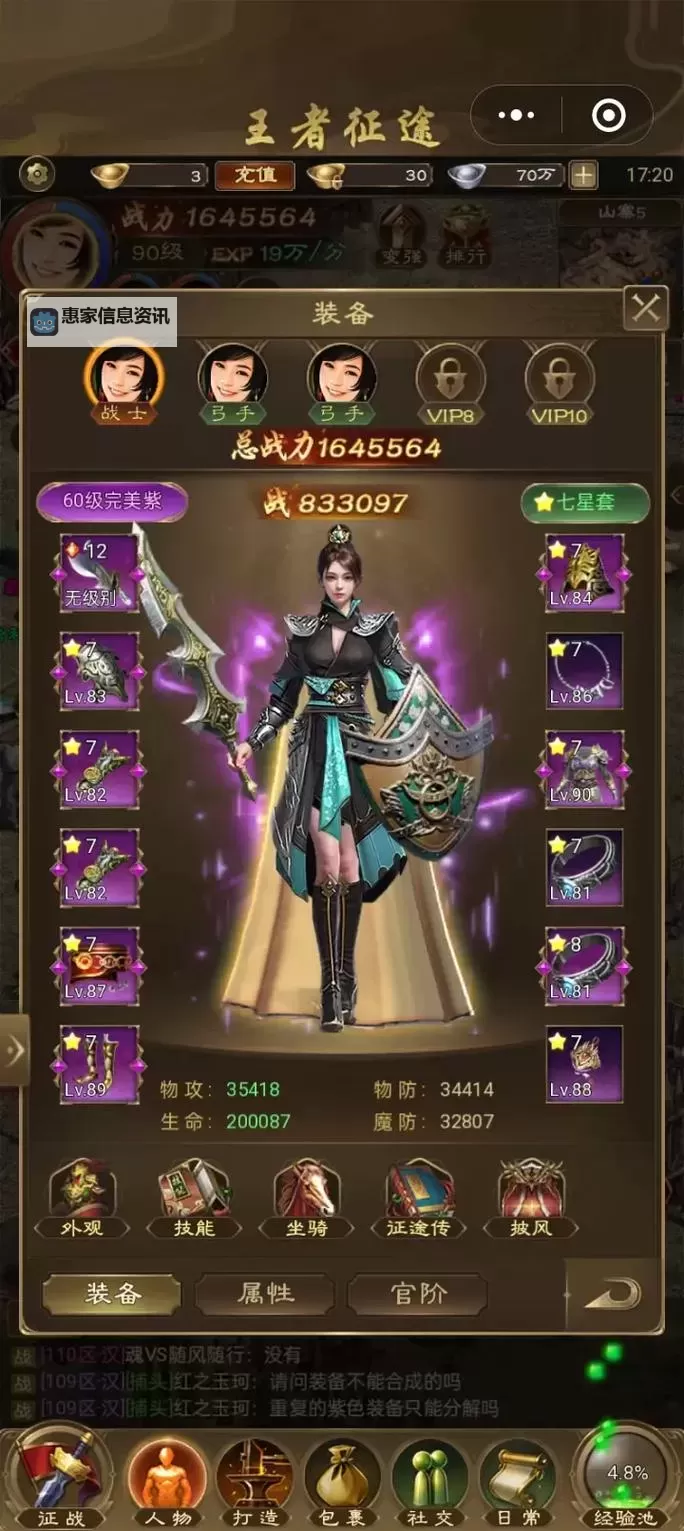
Task: Open the 外观 appearance menu
Action: click(x=83, y=1199)
